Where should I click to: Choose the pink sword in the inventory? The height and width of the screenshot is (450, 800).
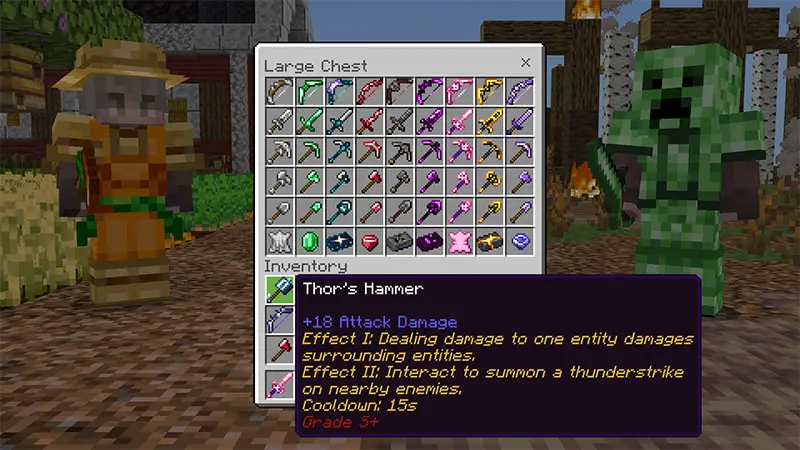pyautogui.click(x=279, y=382)
